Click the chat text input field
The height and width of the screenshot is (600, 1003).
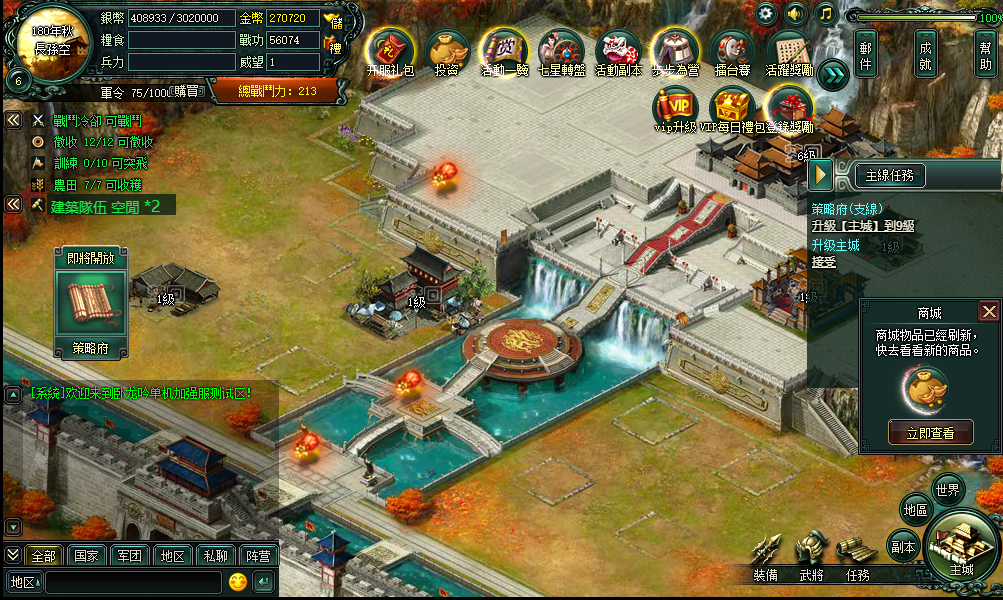tap(132, 582)
